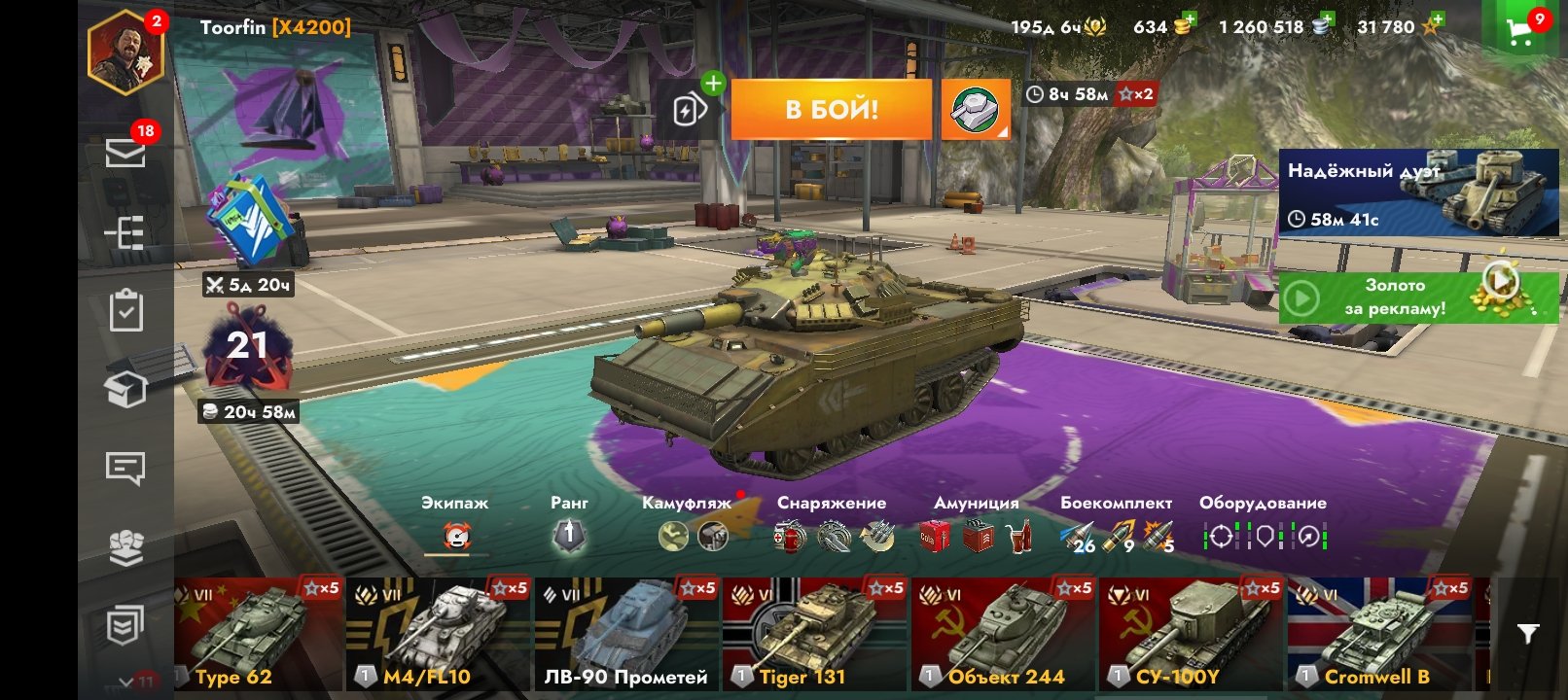The height and width of the screenshot is (700, 1568).
Task: Open the storage box icon
Action: [125, 389]
